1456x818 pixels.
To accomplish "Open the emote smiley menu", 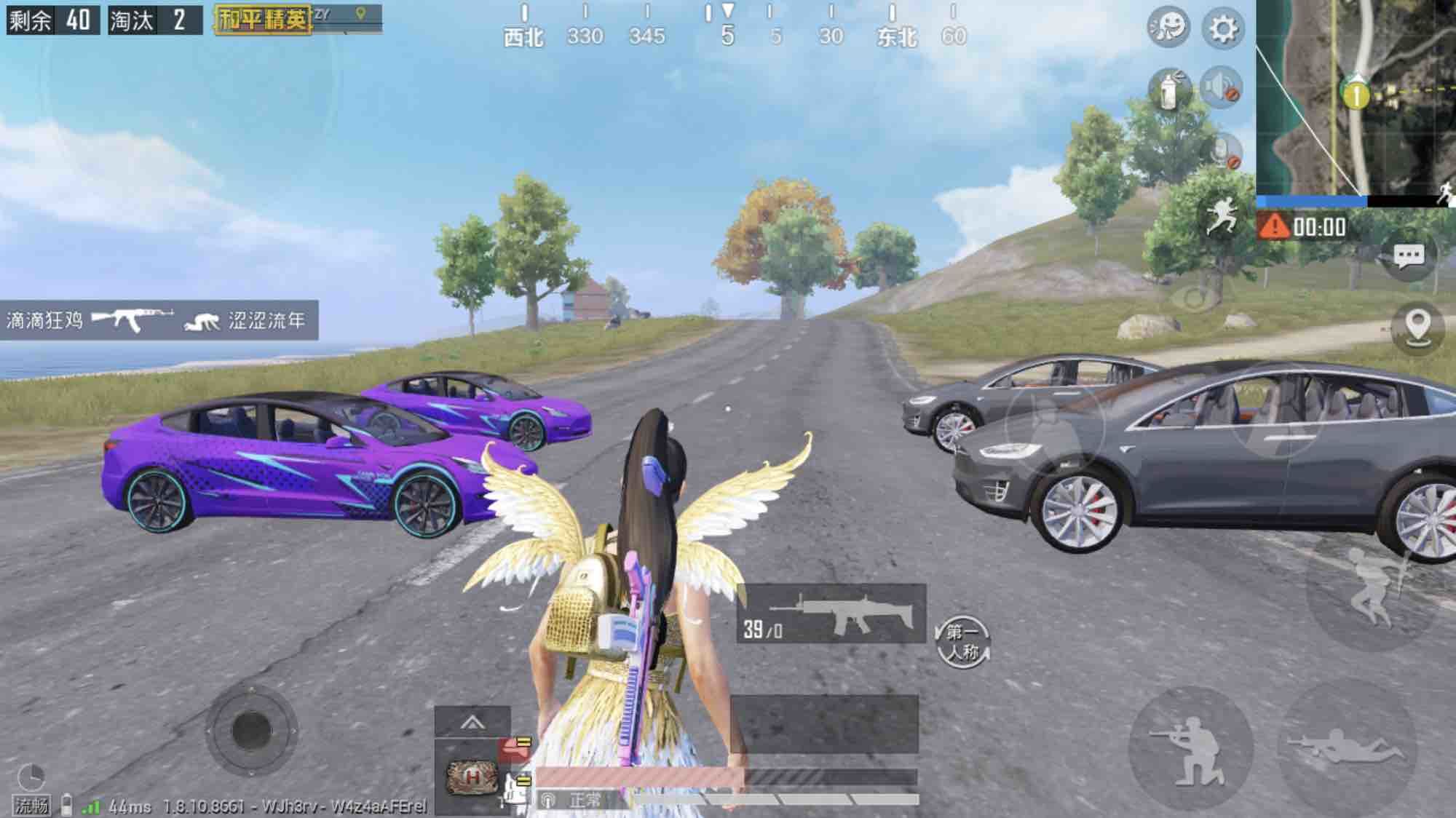I will pos(1168,28).
